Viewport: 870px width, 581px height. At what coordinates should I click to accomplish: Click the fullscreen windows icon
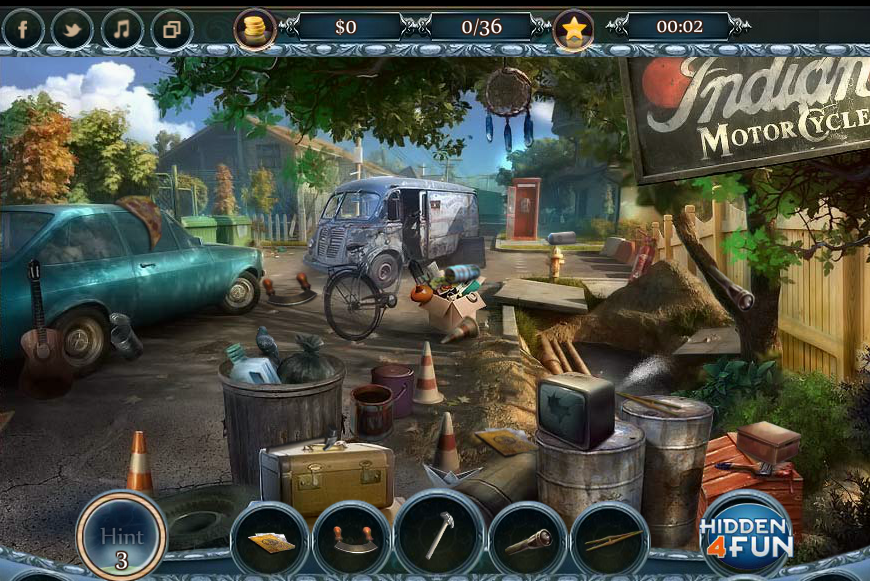point(172,29)
